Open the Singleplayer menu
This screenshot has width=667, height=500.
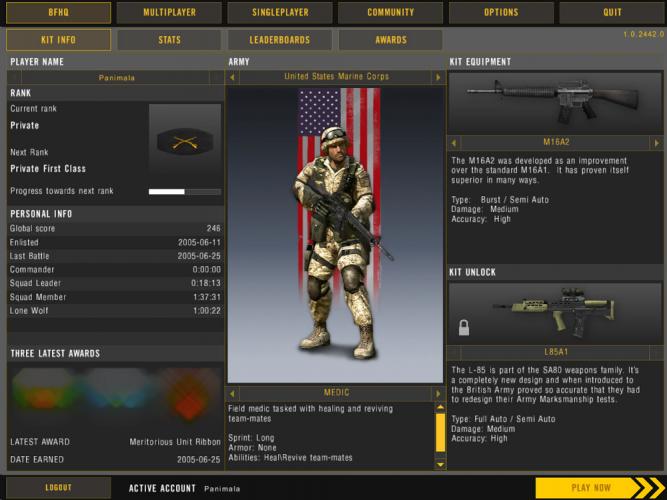(x=279, y=13)
